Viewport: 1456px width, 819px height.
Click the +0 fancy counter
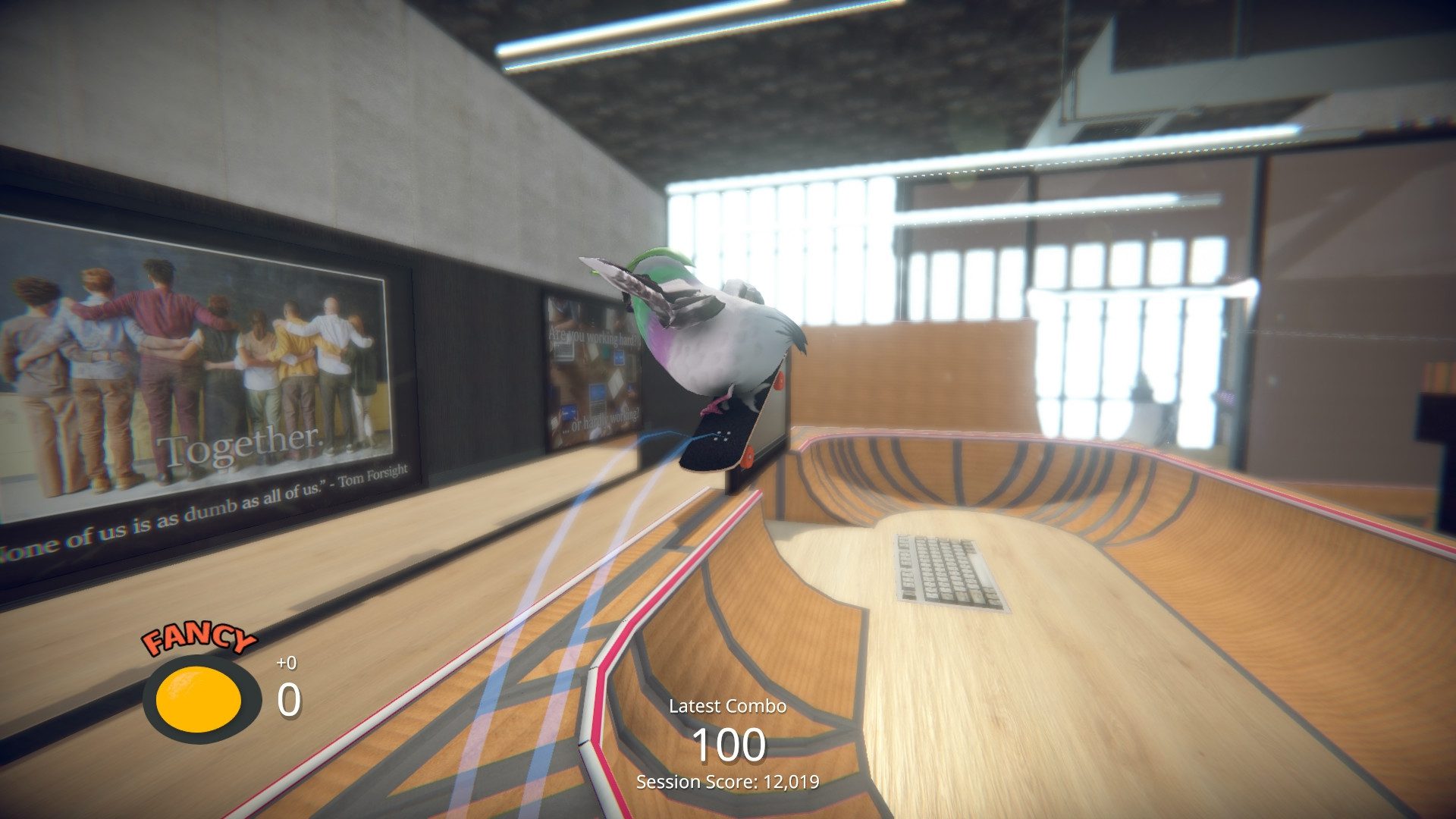click(x=287, y=661)
